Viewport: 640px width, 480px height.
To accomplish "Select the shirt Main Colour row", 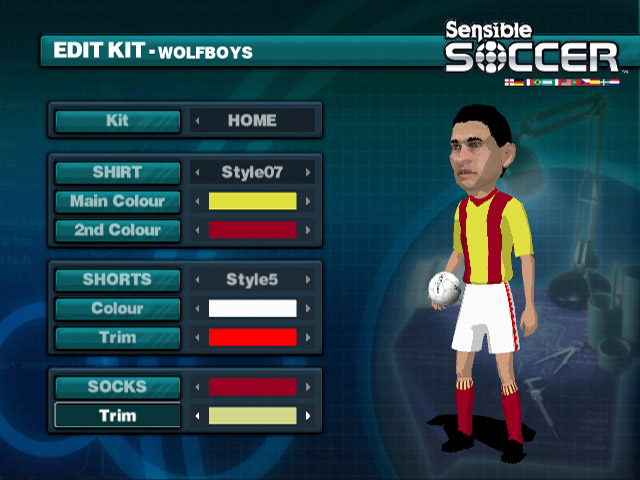I will (x=118, y=201).
